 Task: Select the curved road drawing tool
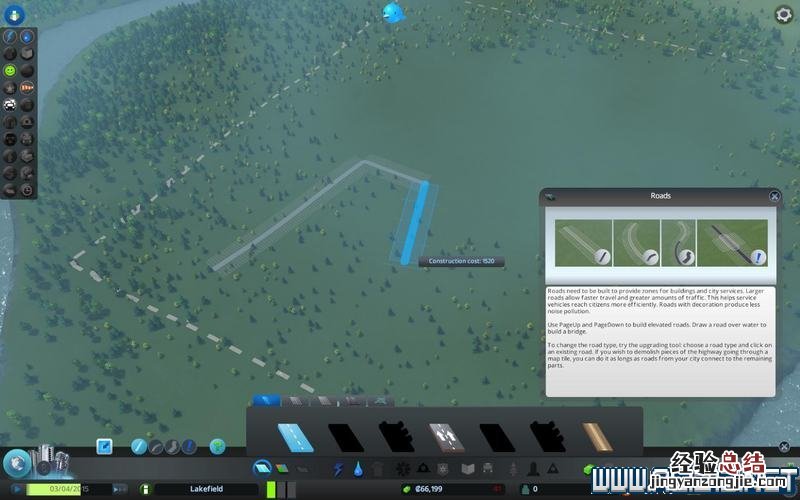156,446
